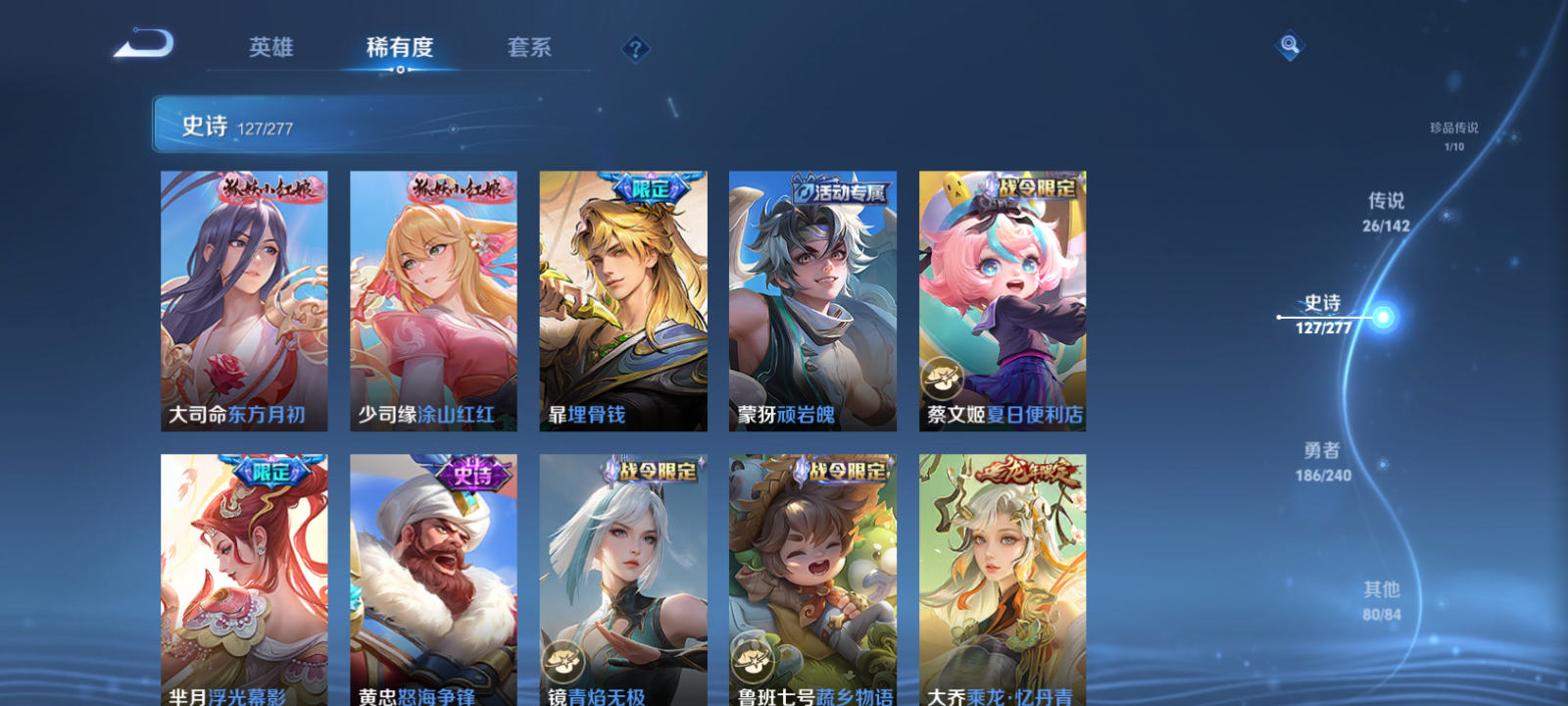Viewport: 1568px width, 706px height.
Task: Open the help question mark icon
Action: coord(636,45)
